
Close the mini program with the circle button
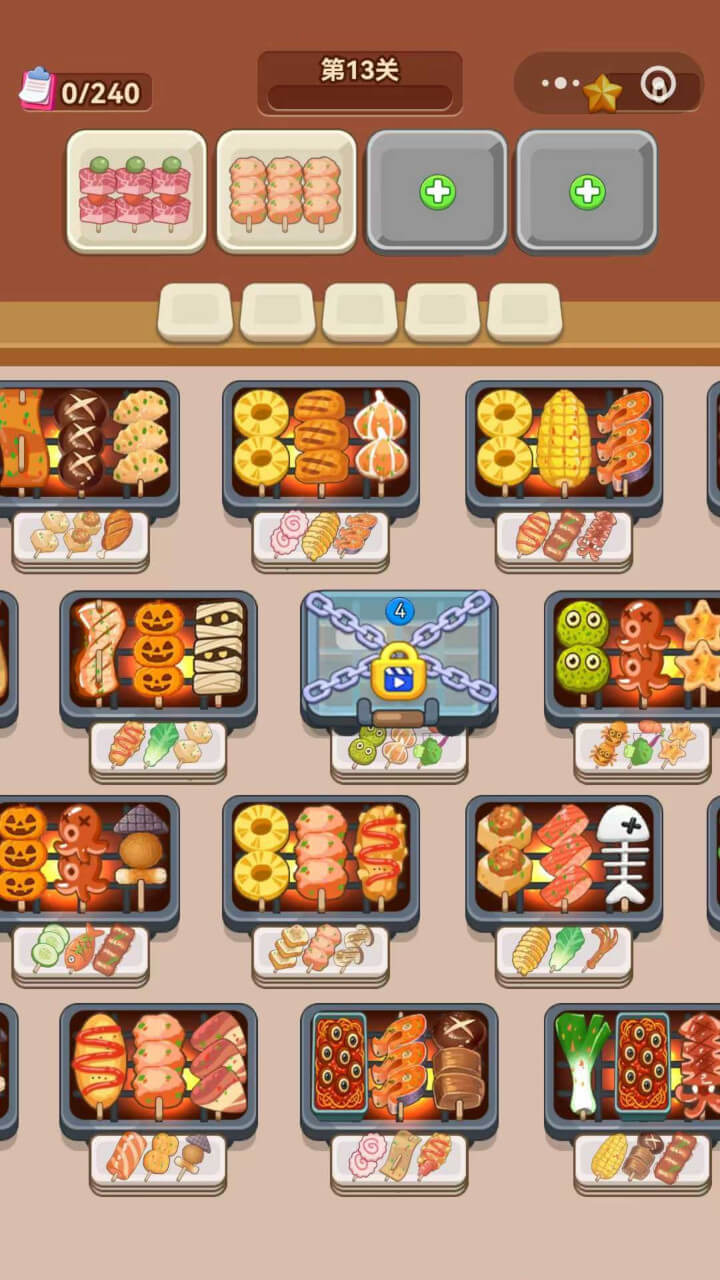[x=657, y=85]
